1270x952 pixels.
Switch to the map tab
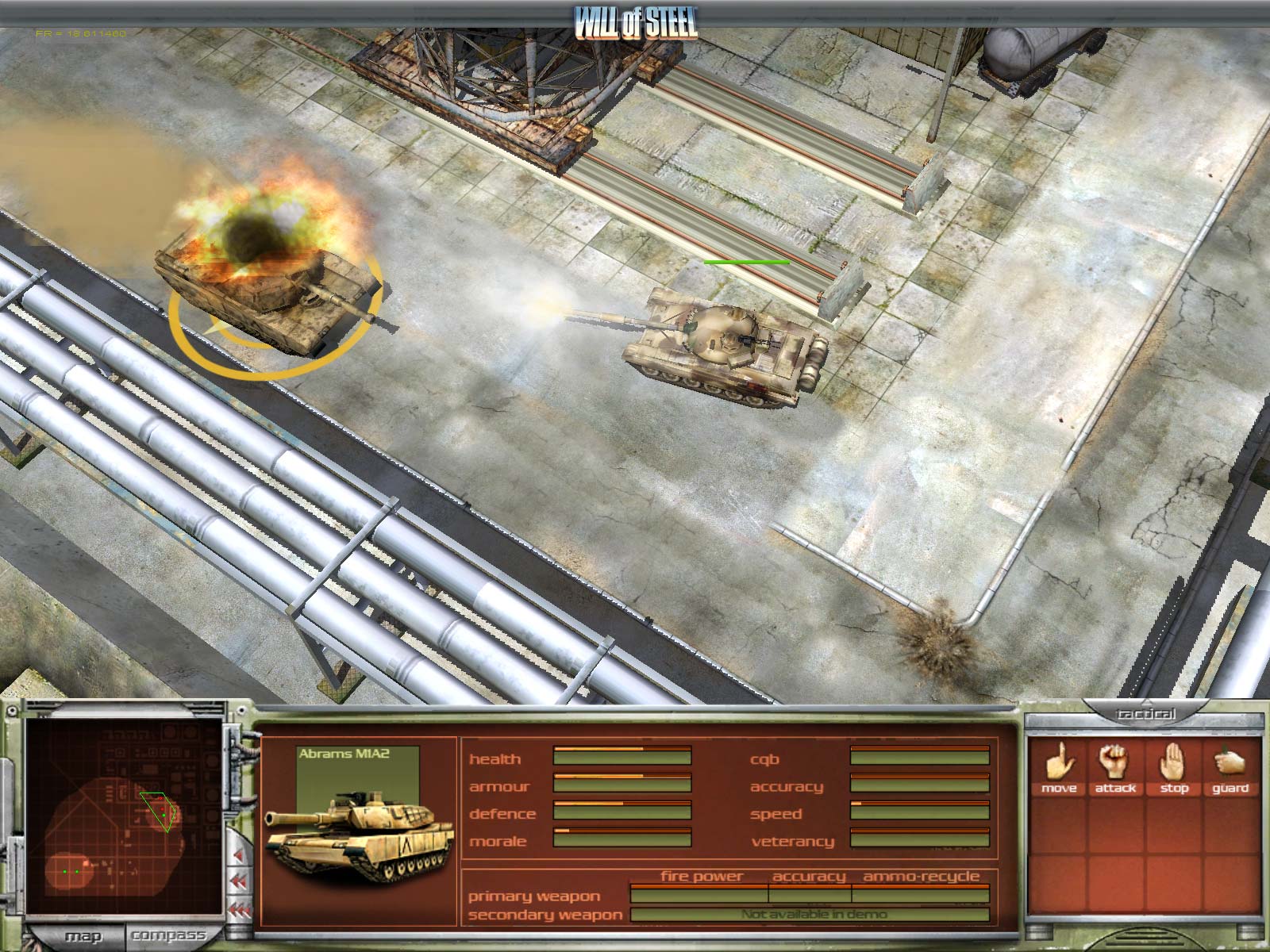(83, 936)
